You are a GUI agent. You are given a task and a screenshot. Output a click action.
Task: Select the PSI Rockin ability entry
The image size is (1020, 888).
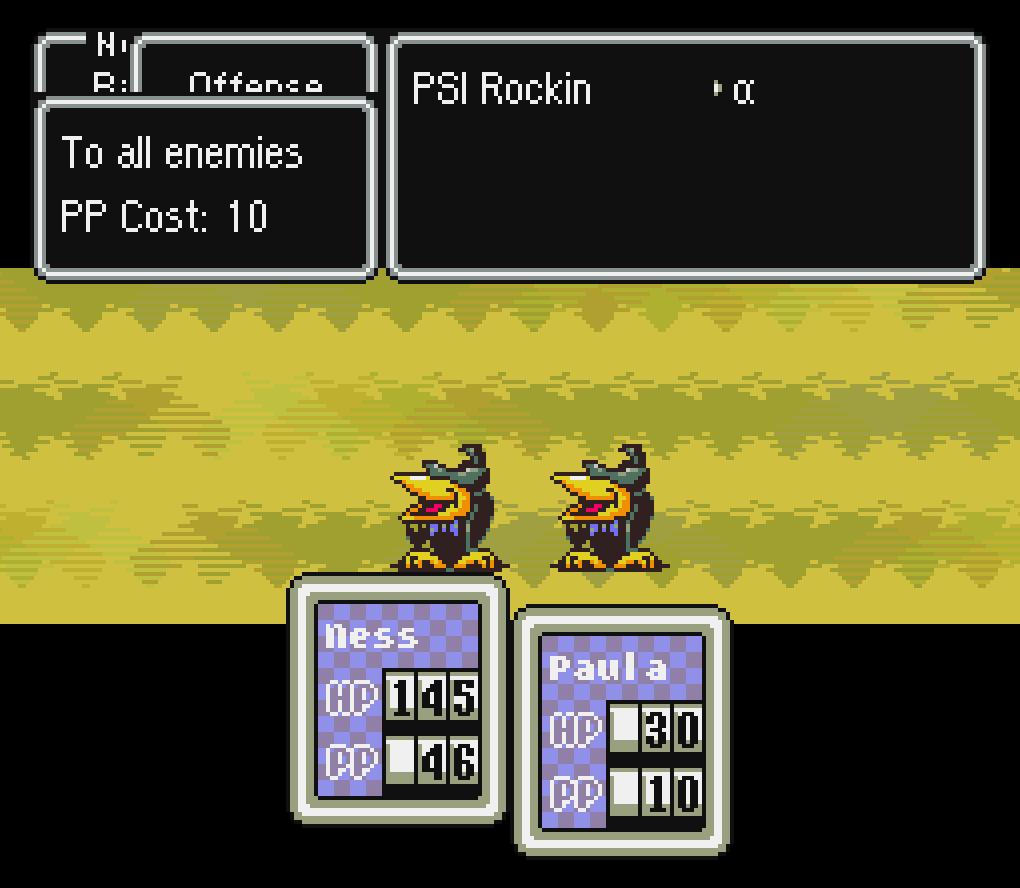[x=502, y=90]
